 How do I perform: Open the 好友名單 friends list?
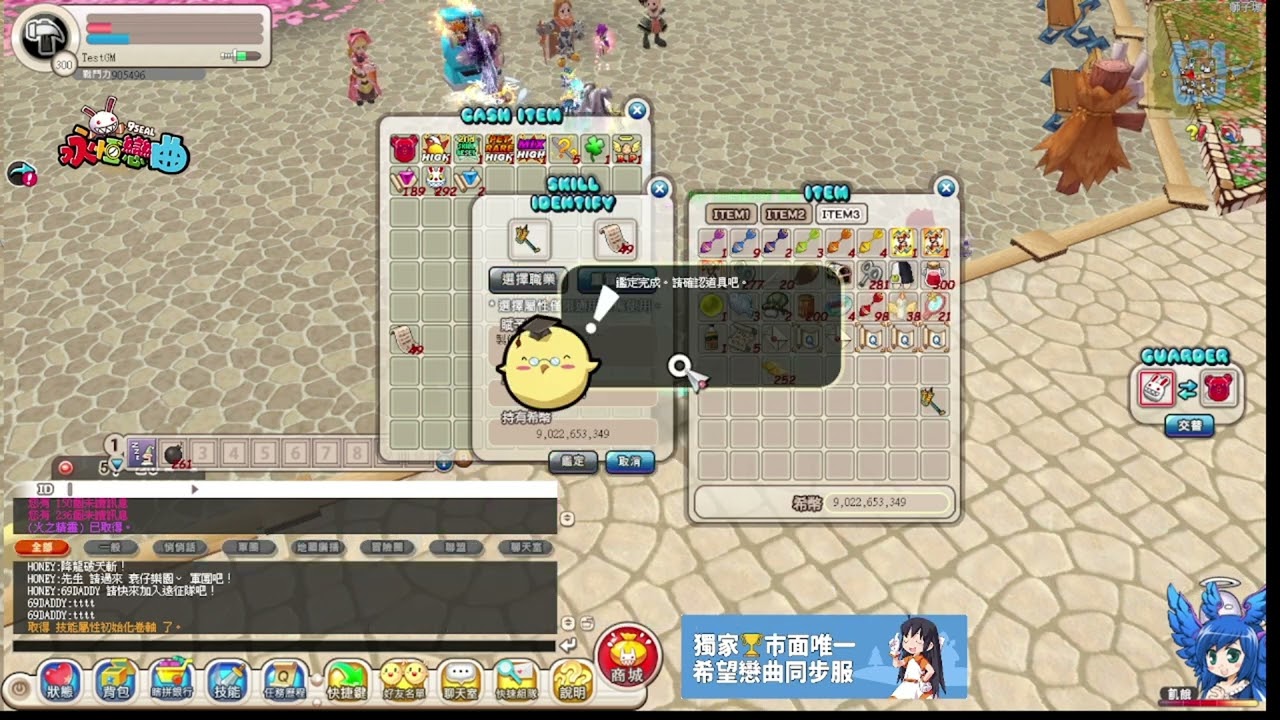pyautogui.click(x=403, y=681)
